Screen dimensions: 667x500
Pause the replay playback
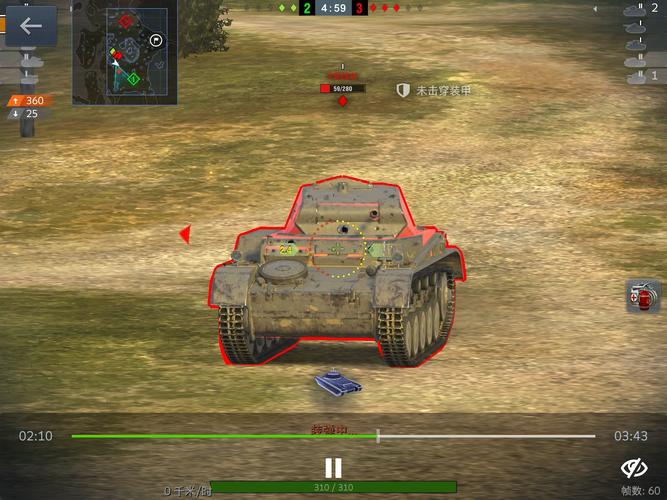(333, 467)
